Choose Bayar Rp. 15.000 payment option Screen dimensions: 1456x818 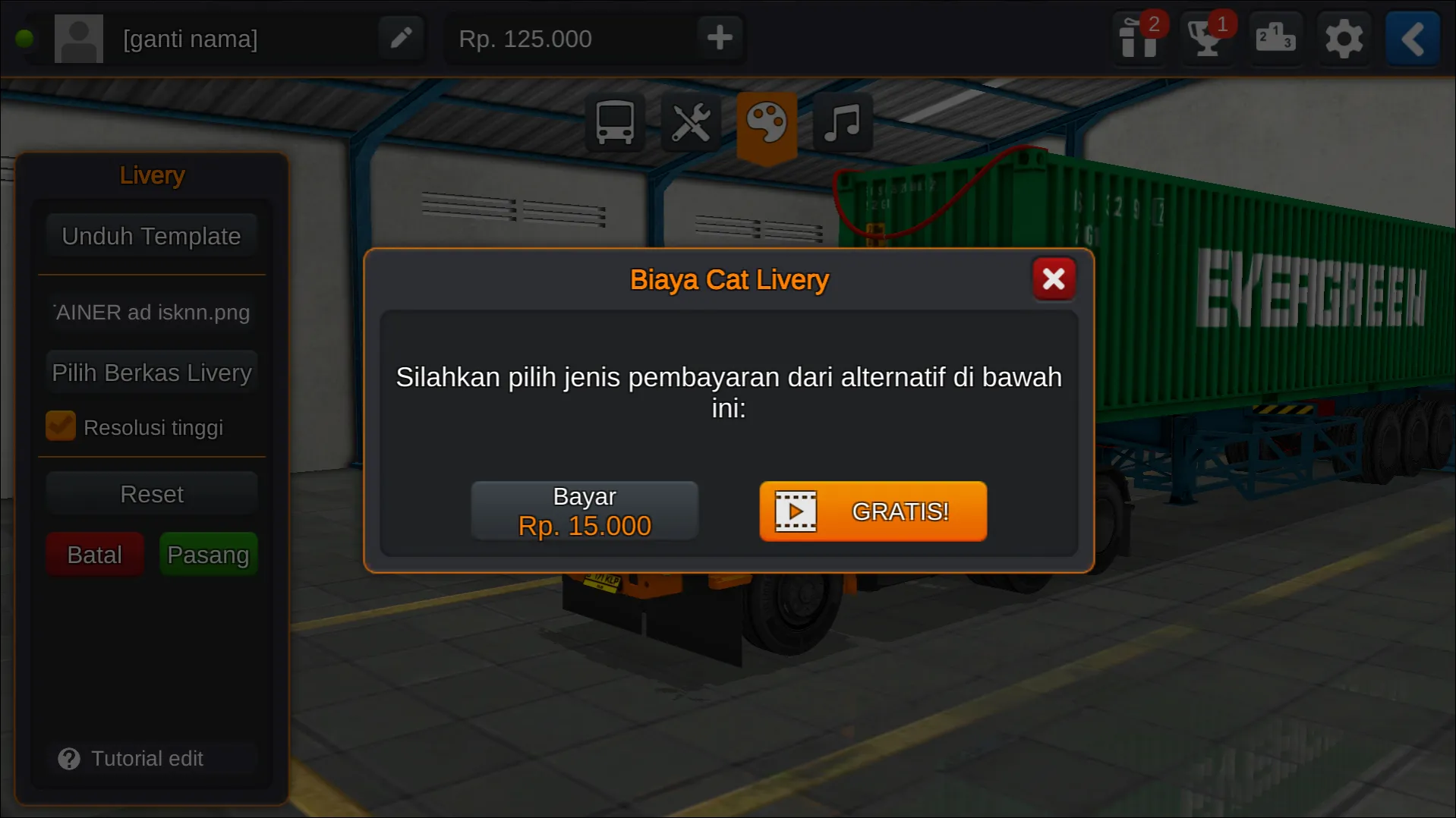(x=584, y=510)
